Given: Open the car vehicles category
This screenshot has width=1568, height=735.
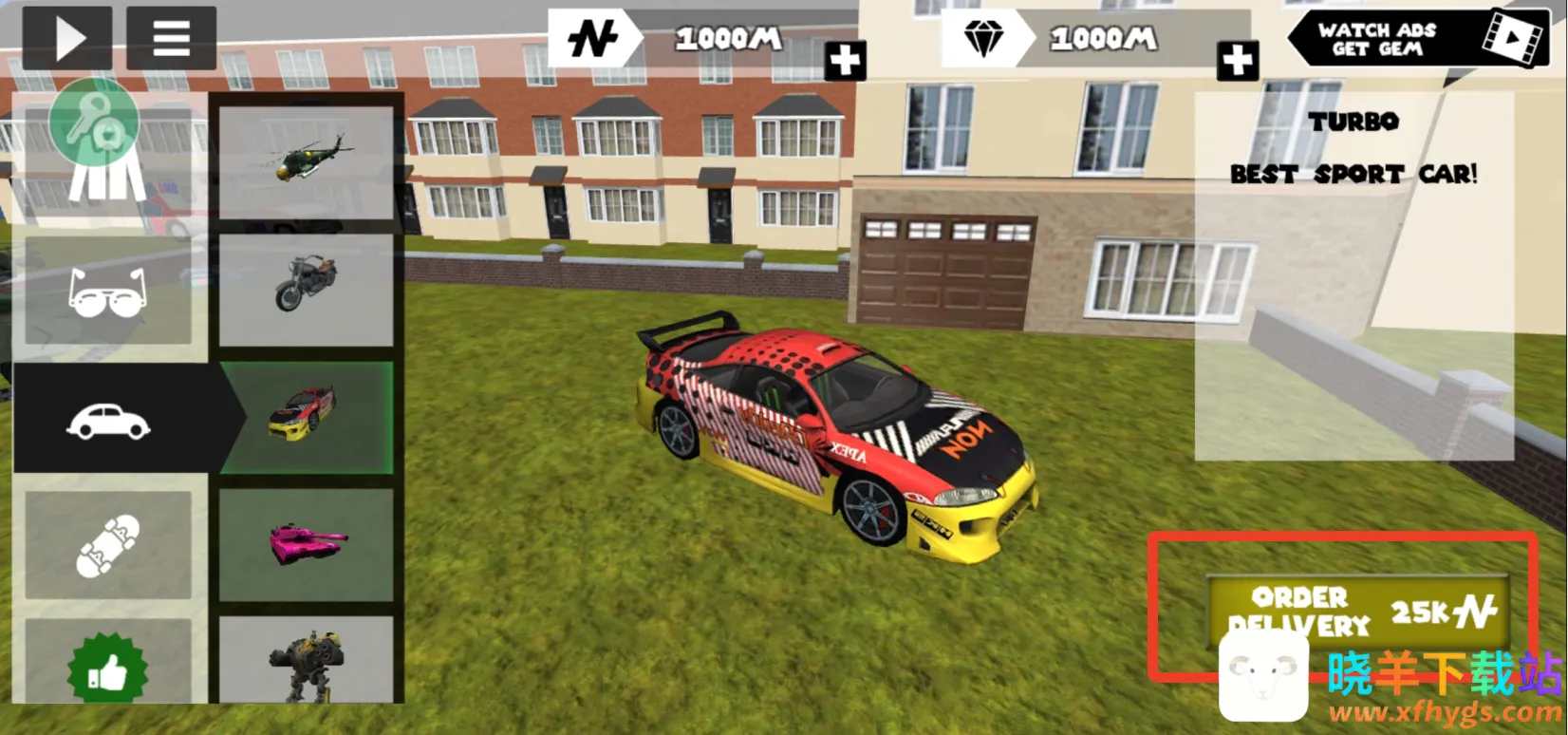Looking at the screenshot, I should point(108,419).
